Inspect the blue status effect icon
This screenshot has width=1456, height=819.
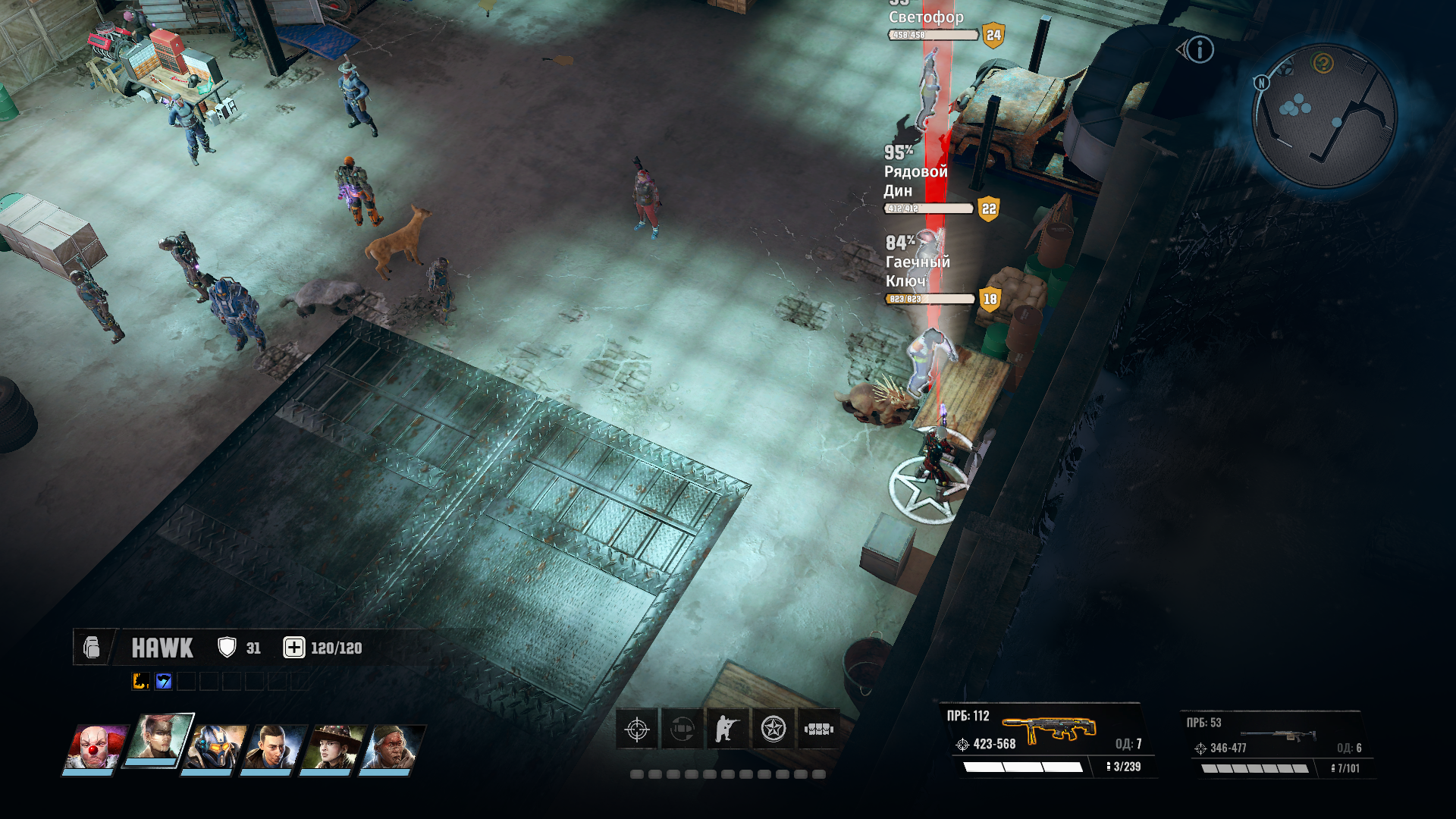point(163,681)
